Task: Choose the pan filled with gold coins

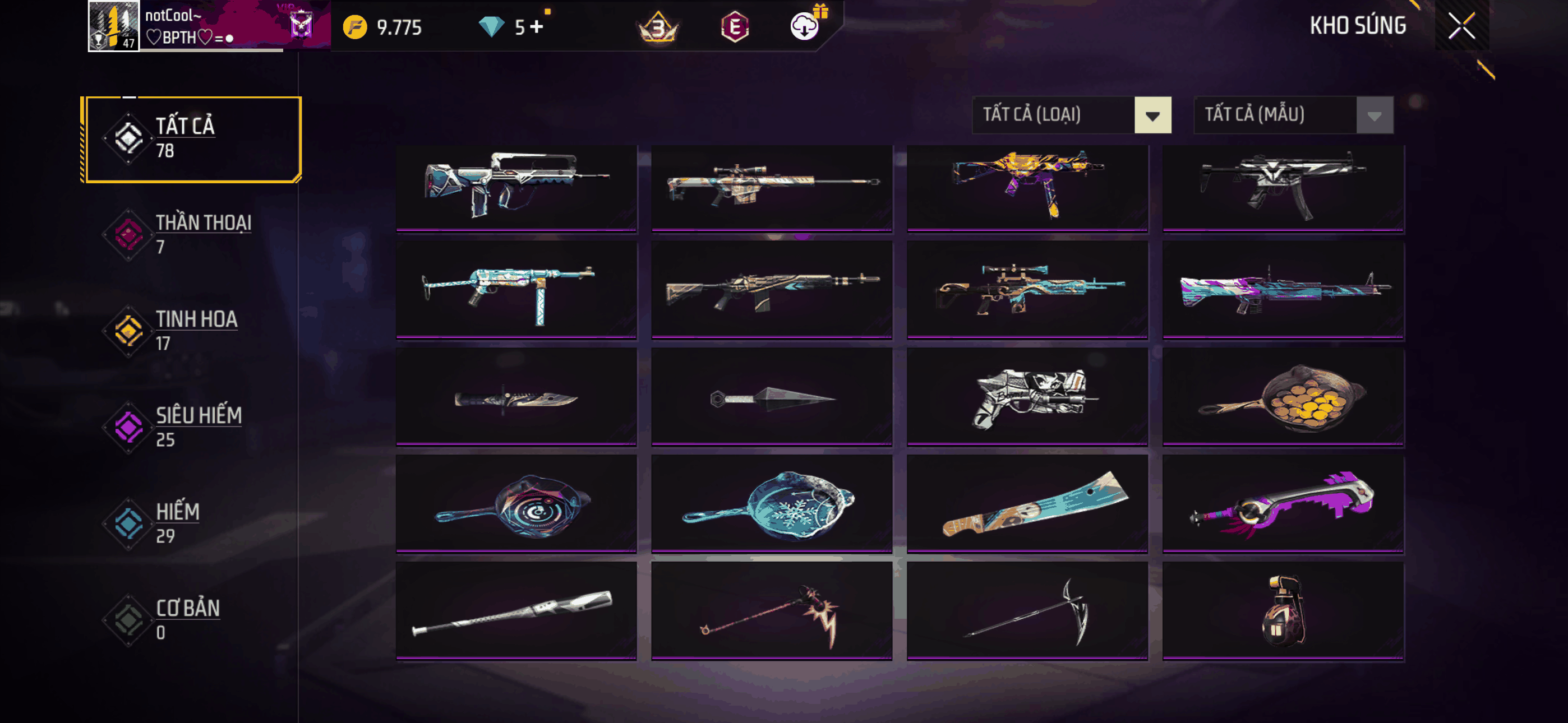Action: [x=1283, y=398]
